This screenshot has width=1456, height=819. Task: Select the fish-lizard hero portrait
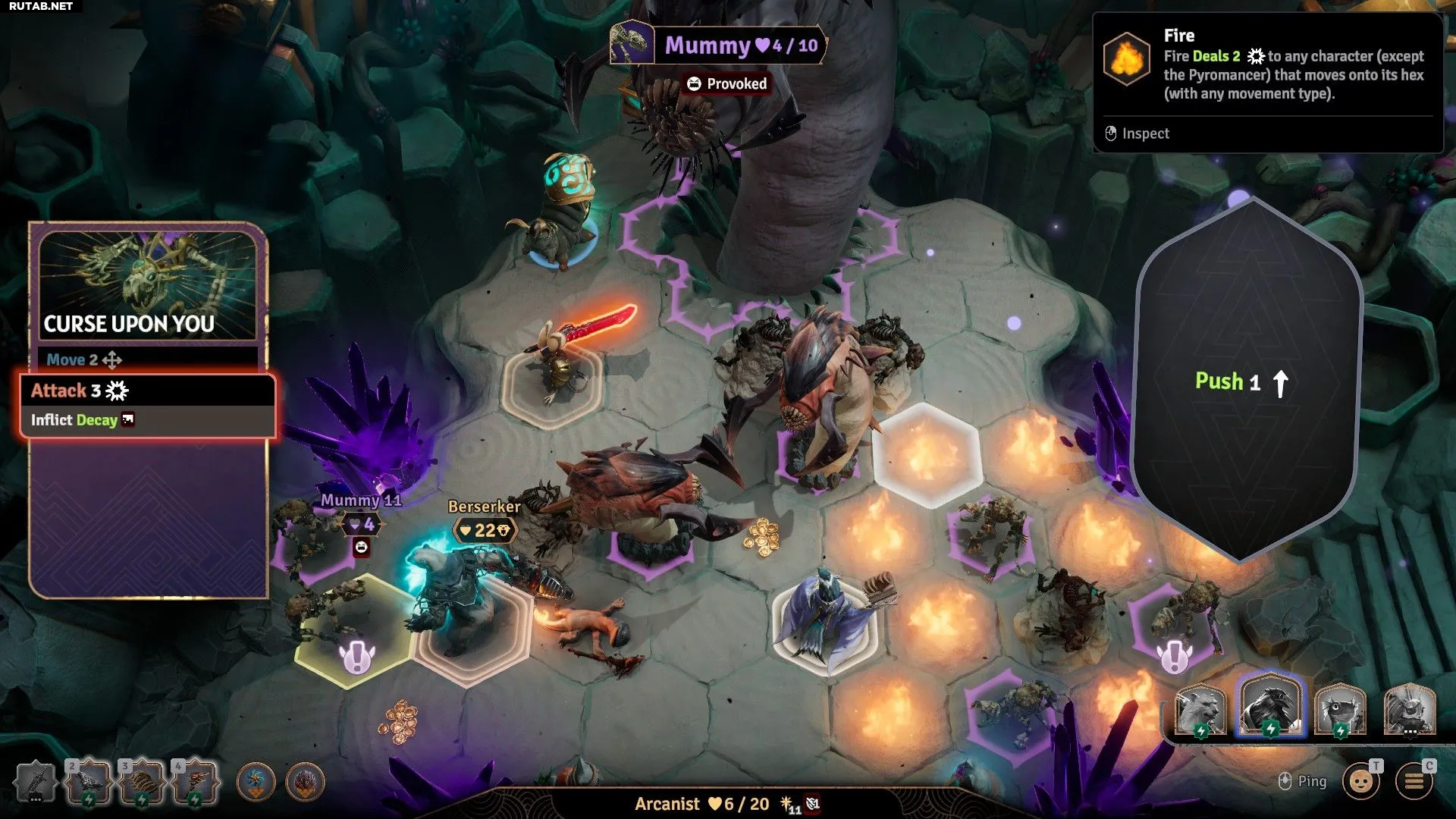(x=1340, y=710)
